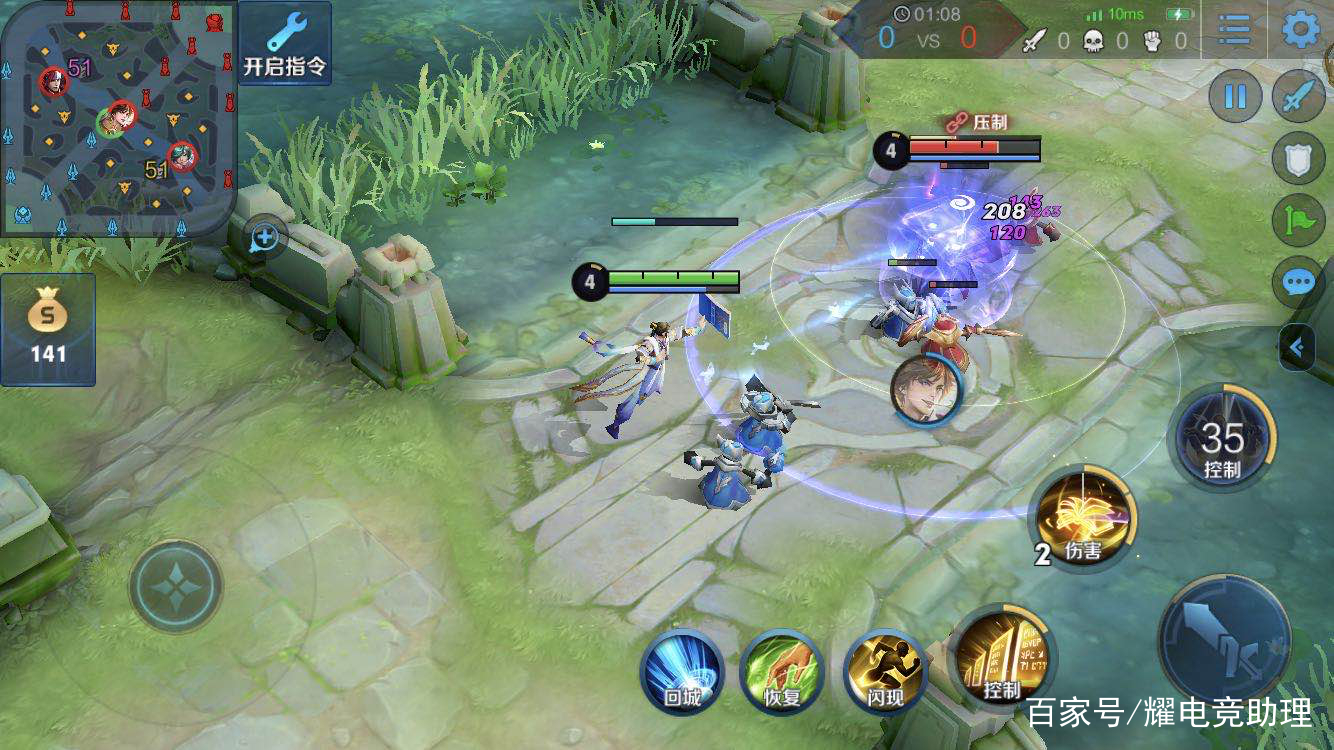This screenshot has width=1334, height=750.
Task: Click the magnifier plus button beside minimap
Action: pos(265,238)
